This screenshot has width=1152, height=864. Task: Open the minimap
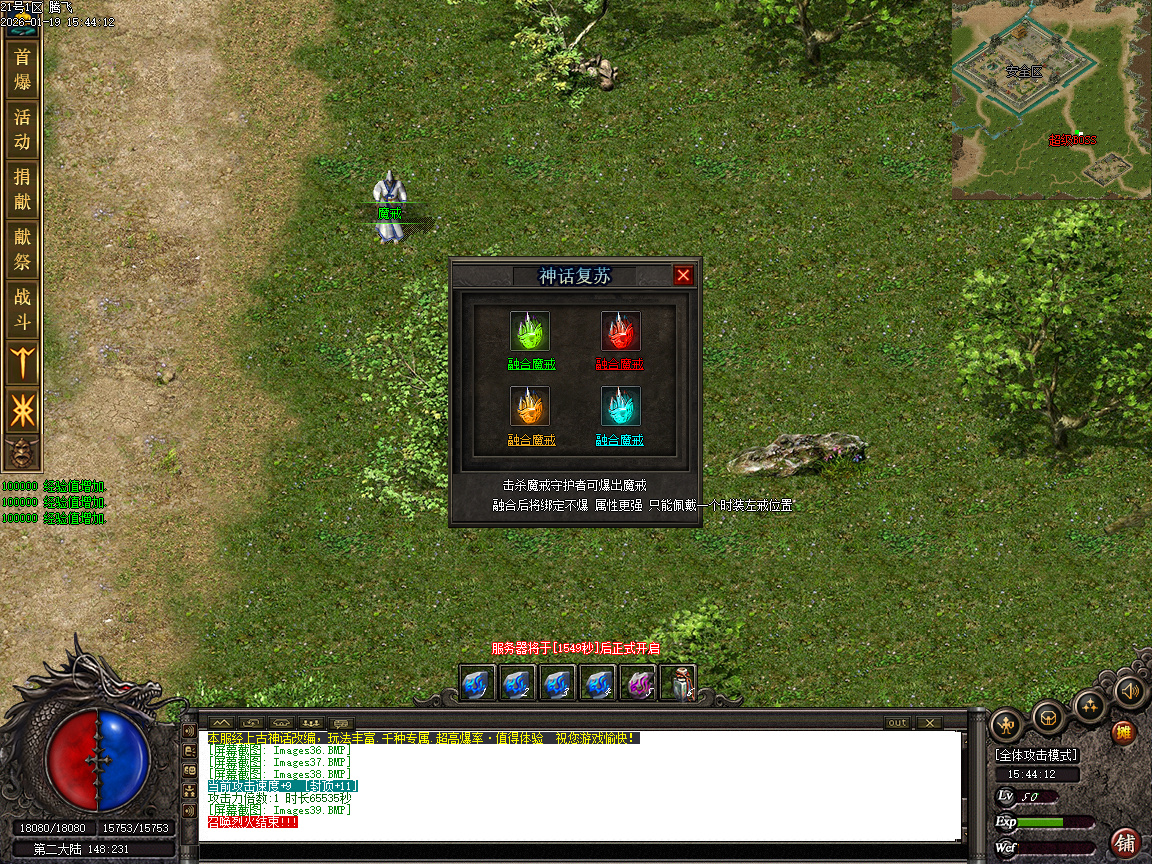click(1051, 99)
